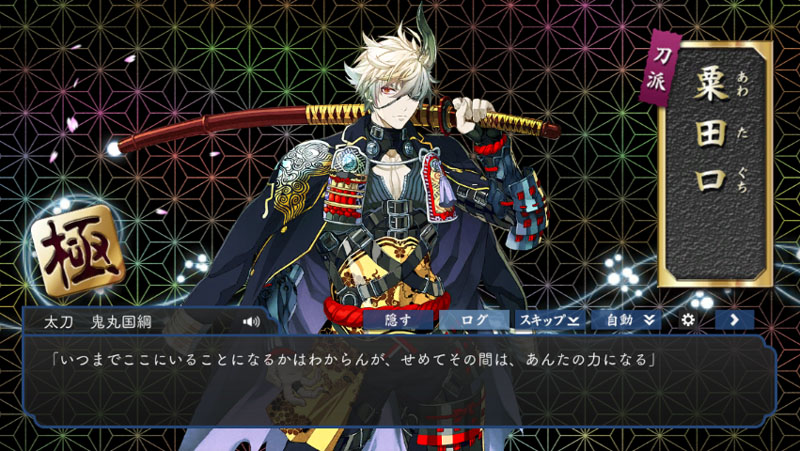
Task: Skip the dialogue with スキップ button
Action: (x=549, y=320)
